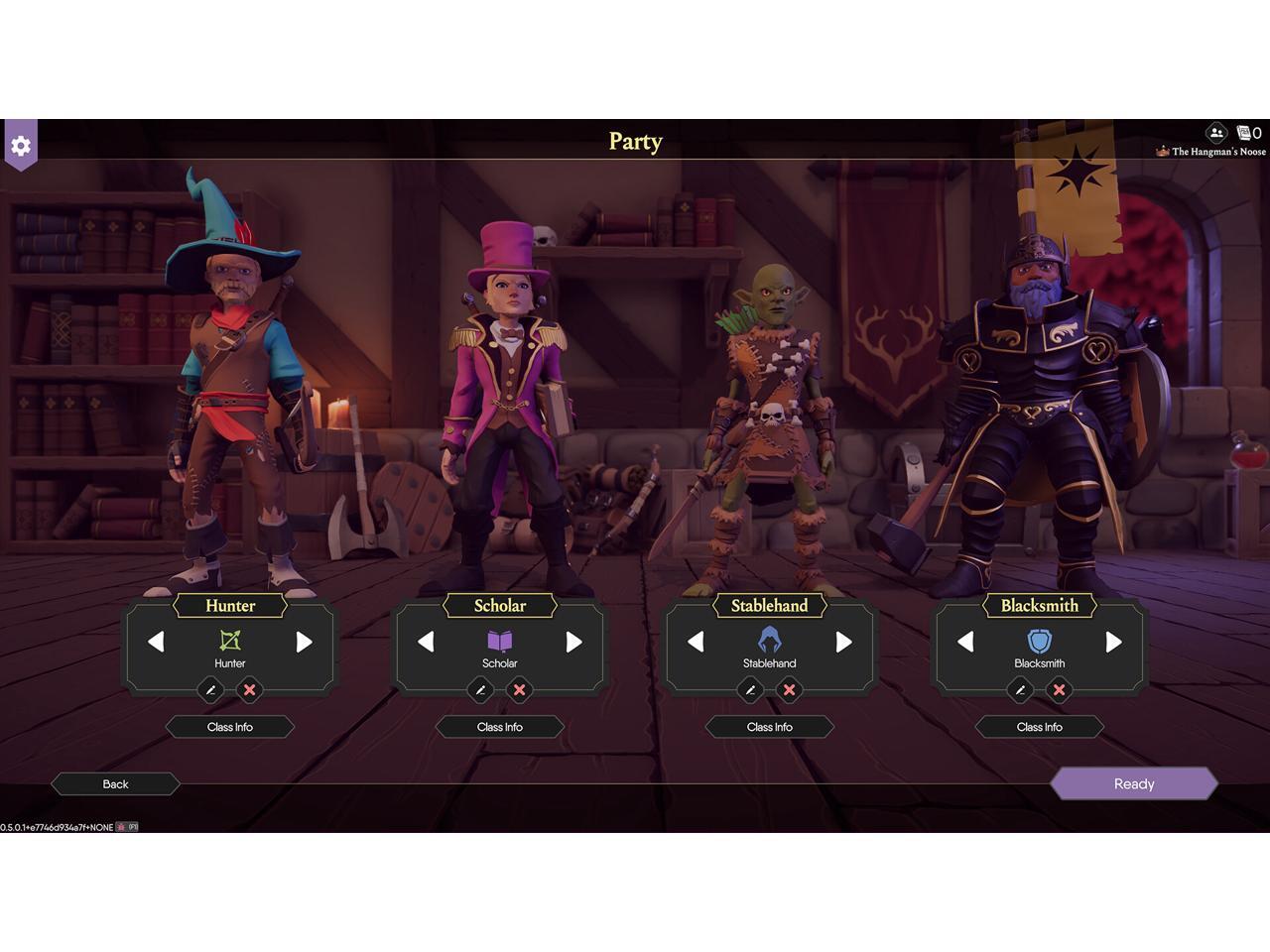Edit the Stablehand character with the pencil
This screenshot has width=1270, height=952.
(x=750, y=690)
